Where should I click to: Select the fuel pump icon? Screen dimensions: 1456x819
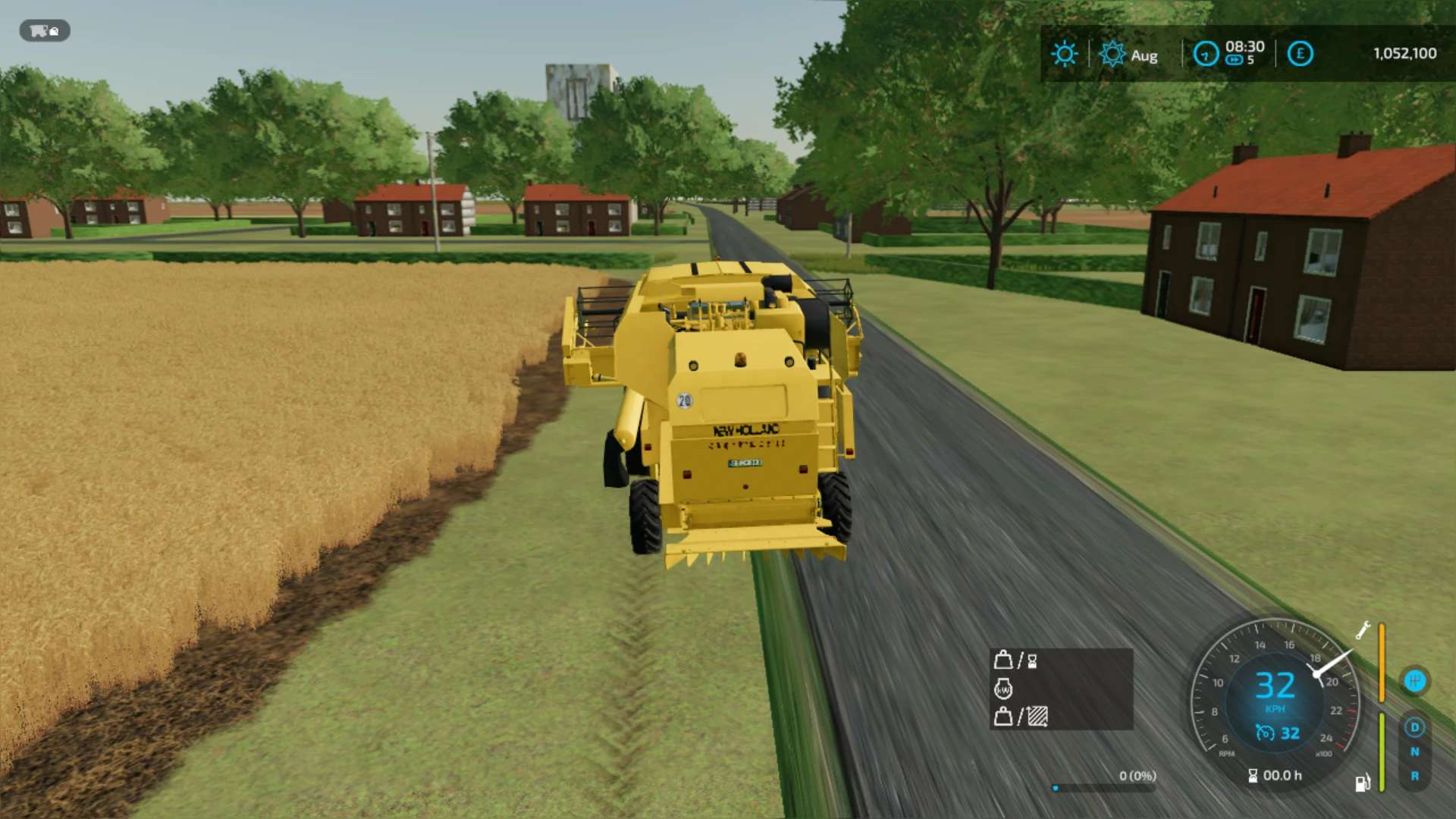[x=1362, y=783]
